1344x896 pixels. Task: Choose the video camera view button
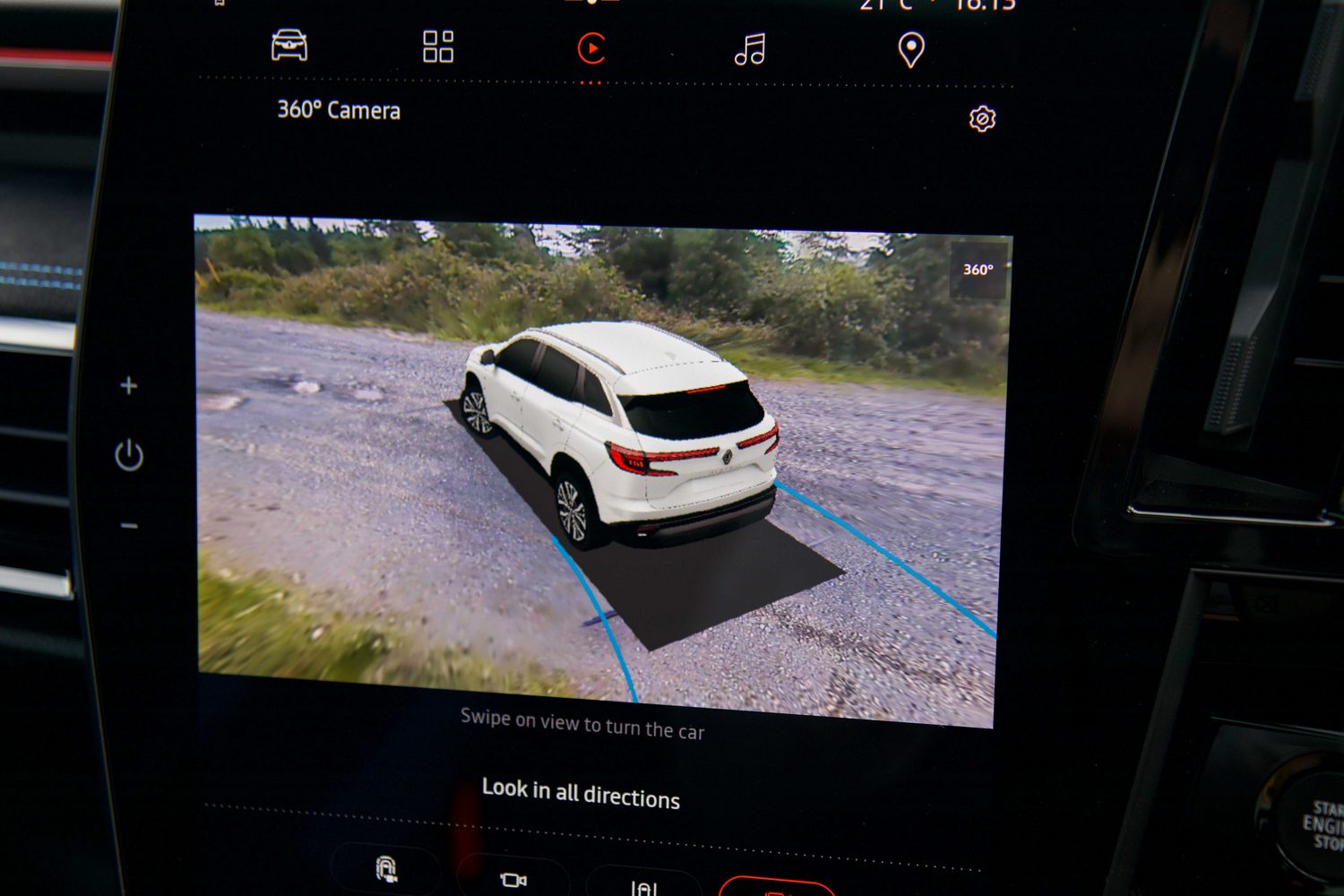pos(513,880)
